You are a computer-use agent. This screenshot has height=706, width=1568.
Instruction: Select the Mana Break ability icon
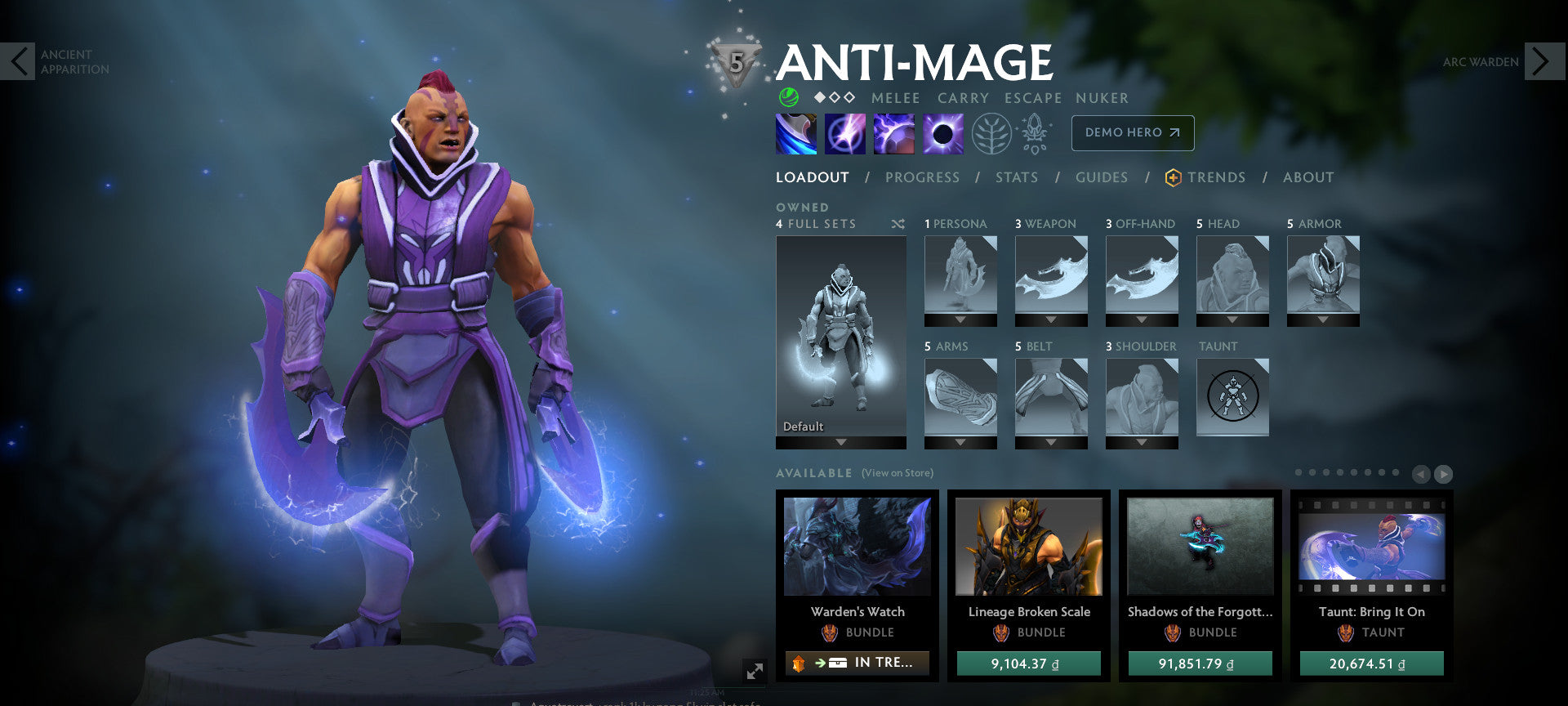pyautogui.click(x=795, y=133)
